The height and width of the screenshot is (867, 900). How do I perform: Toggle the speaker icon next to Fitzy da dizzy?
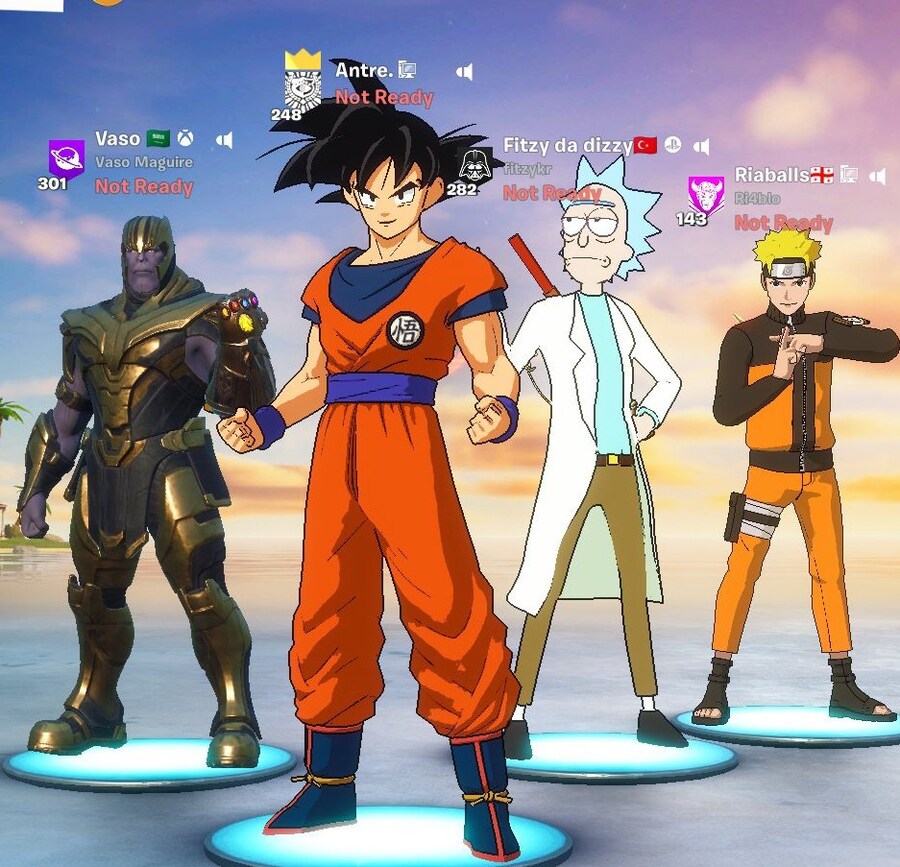[x=702, y=147]
